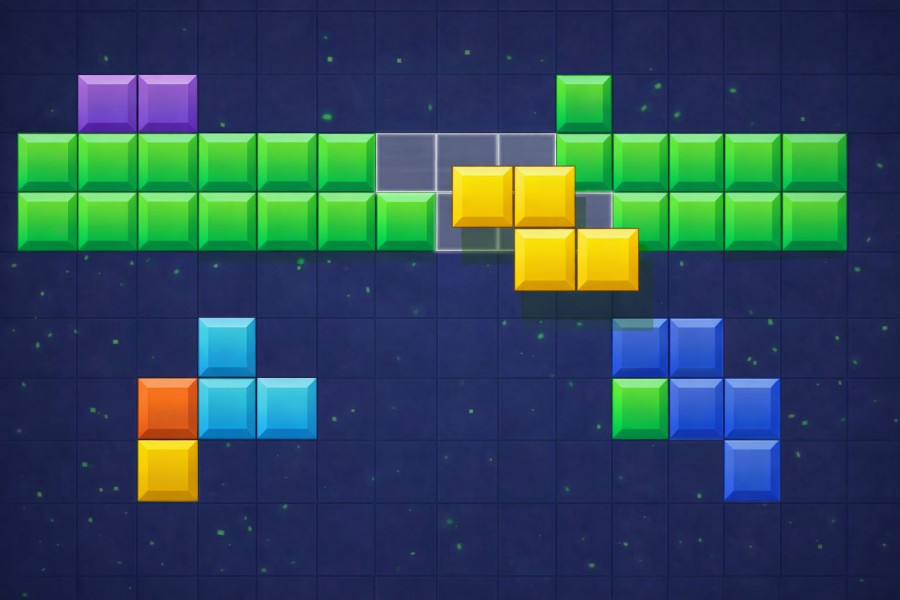This screenshot has width=900, height=600.
Task: Select the cyan T-shaped piece
Action: click(x=227, y=408)
